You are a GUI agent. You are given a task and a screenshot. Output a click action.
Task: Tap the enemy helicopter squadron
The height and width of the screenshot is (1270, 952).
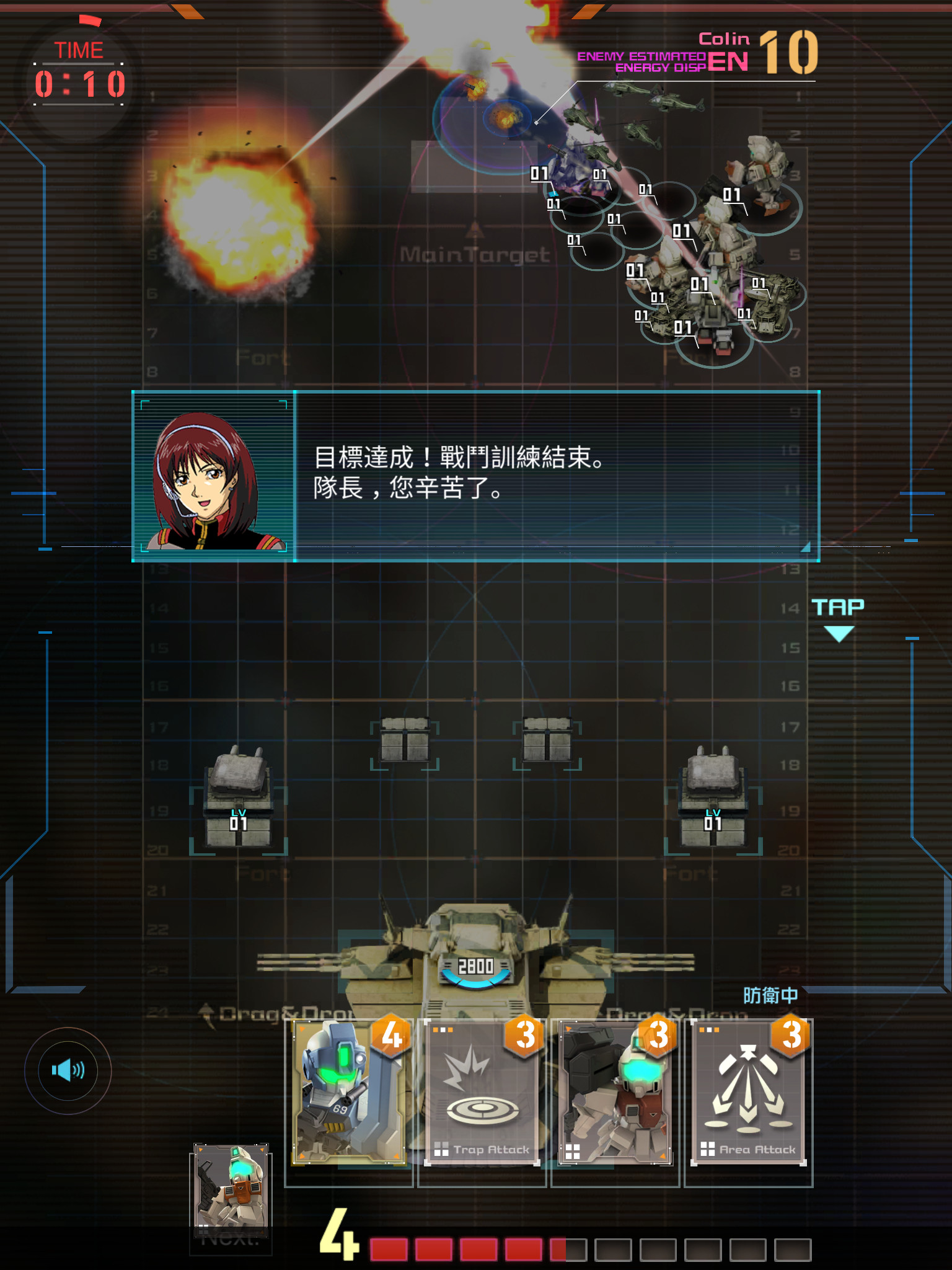point(626,118)
